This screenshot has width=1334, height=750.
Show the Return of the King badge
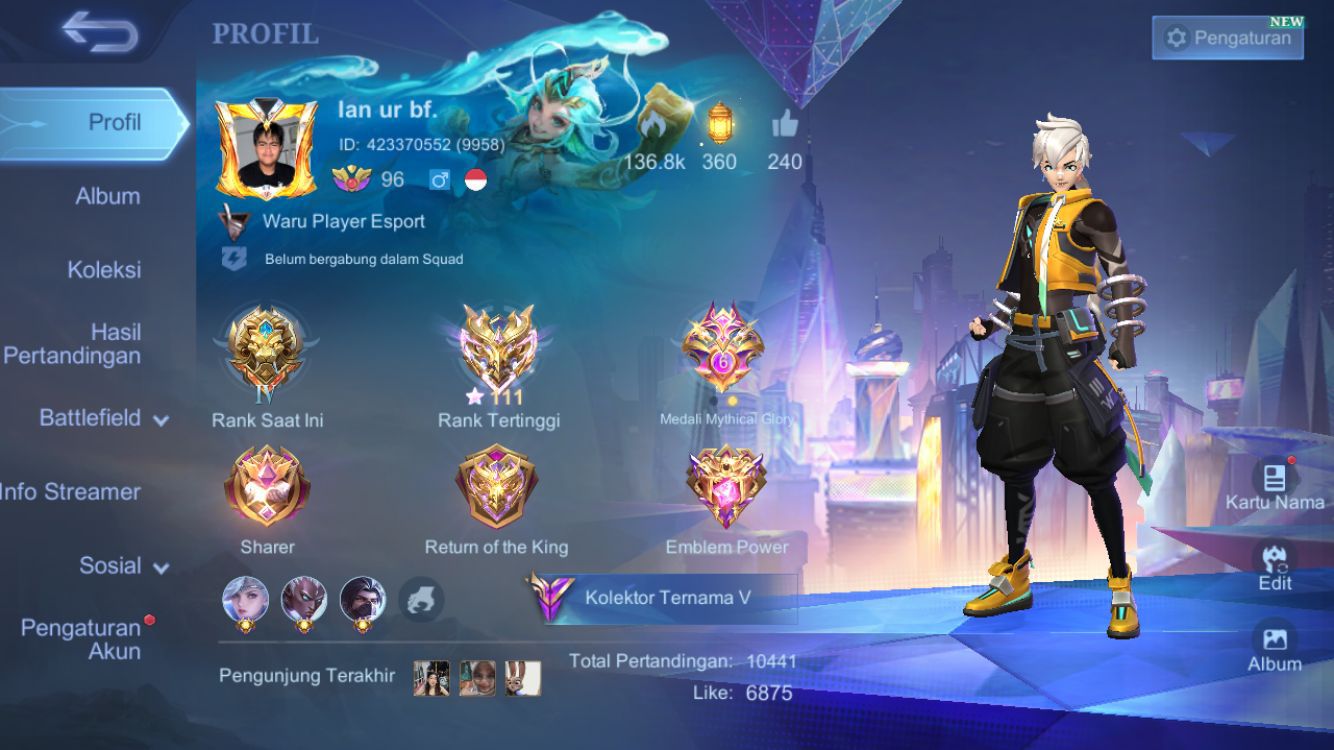pyautogui.click(x=496, y=488)
